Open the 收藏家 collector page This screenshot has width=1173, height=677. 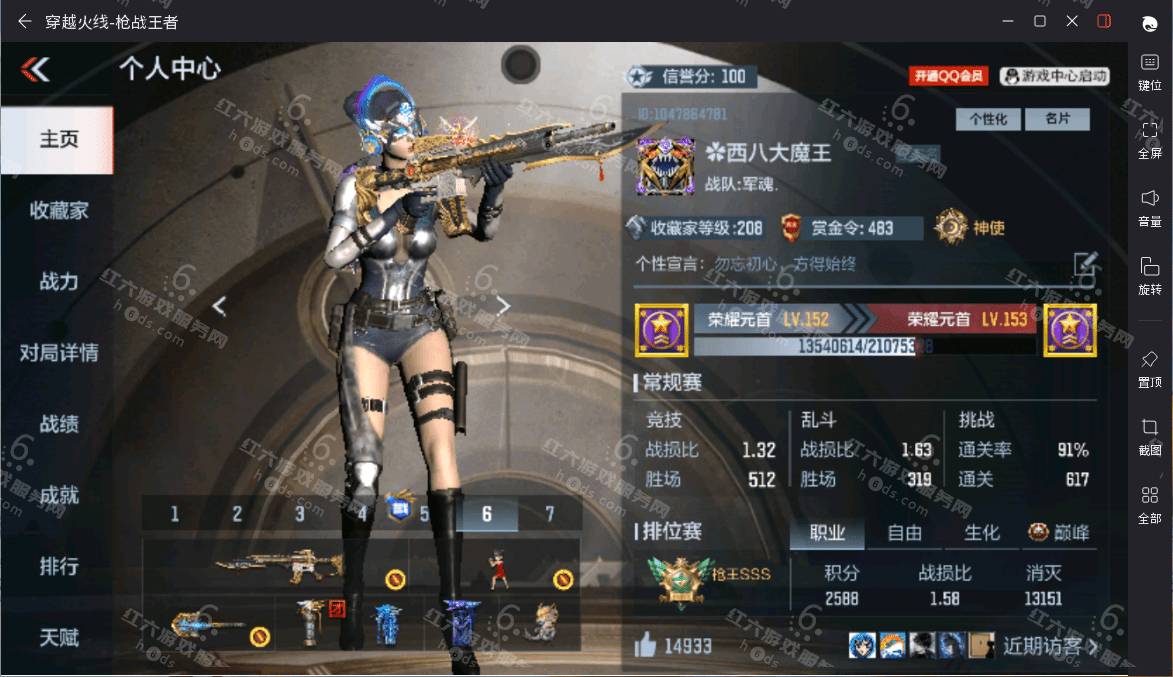58,210
